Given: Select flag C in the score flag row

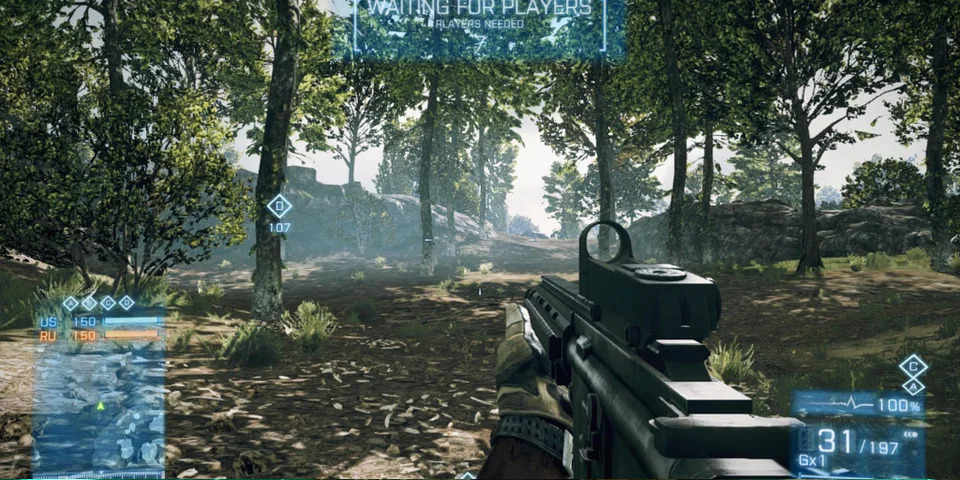Looking at the screenshot, I should pos(108,303).
